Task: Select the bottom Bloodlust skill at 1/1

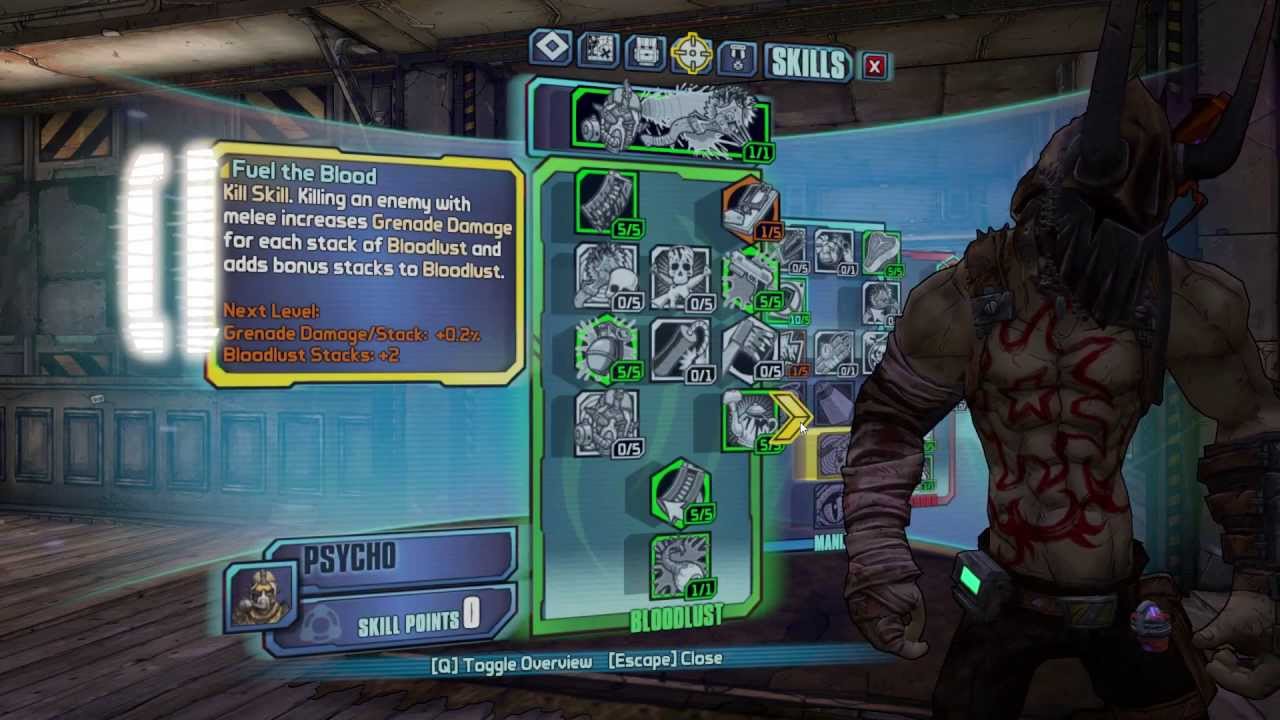Action: pyautogui.click(x=680, y=566)
